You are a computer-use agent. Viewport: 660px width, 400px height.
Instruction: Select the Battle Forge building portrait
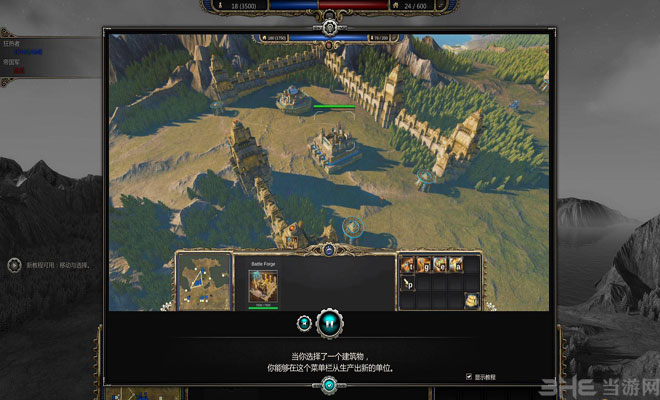[263, 286]
